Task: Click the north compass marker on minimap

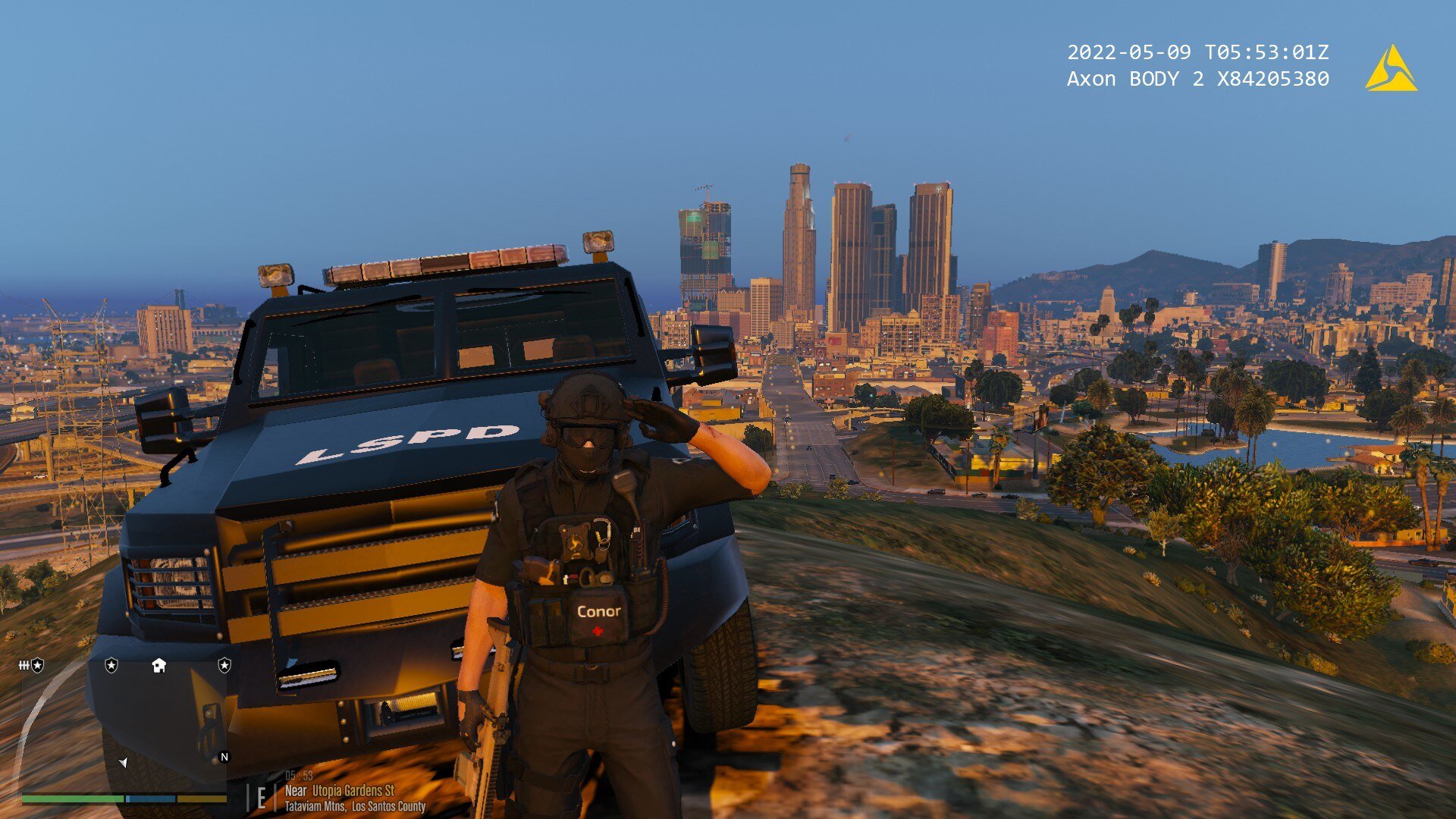Action: tap(224, 757)
